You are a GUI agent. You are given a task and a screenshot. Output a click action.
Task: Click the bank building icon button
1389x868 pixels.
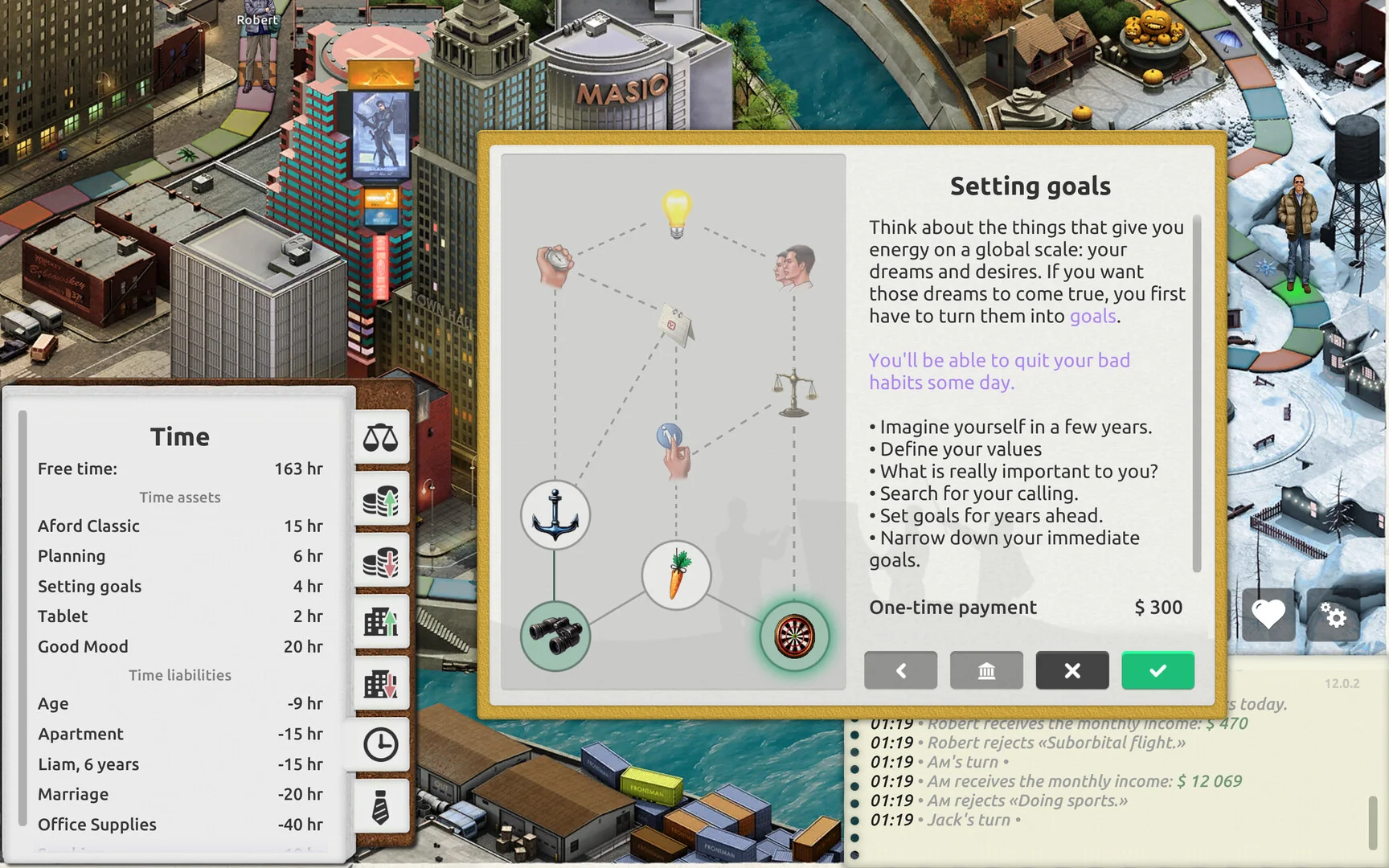(986, 670)
